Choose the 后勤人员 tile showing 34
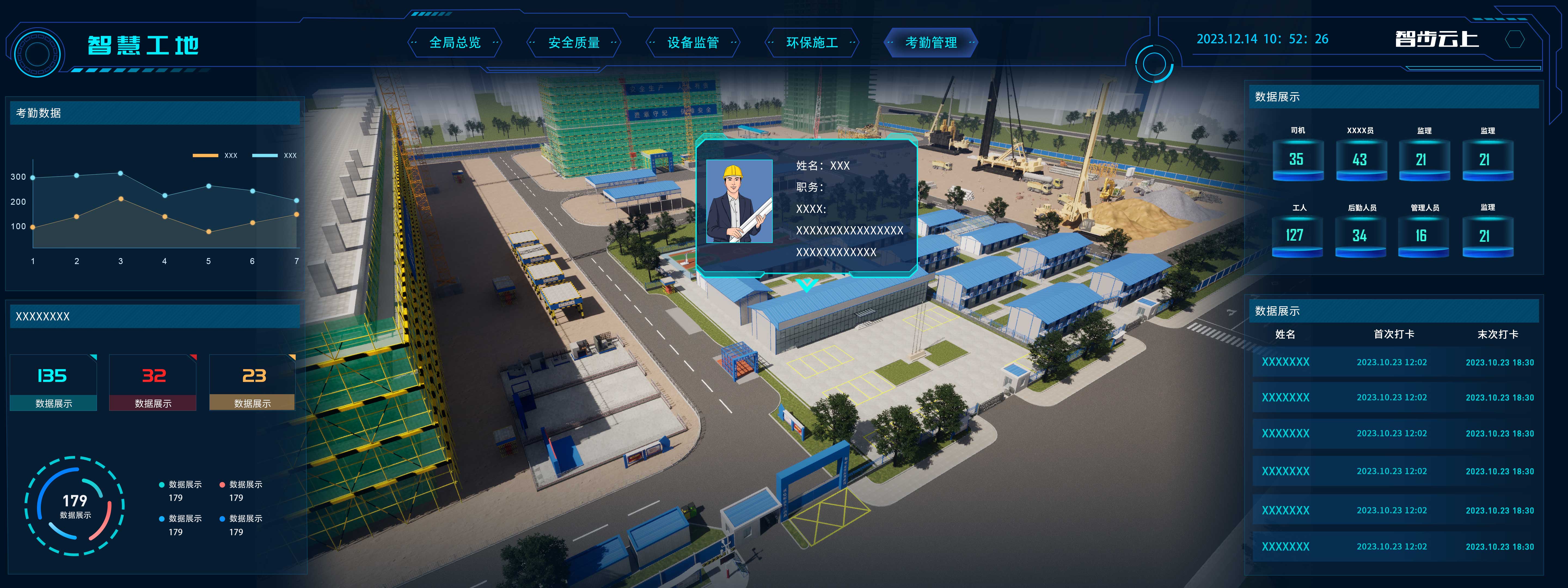Viewport: 1568px width, 588px height. pos(1360,235)
